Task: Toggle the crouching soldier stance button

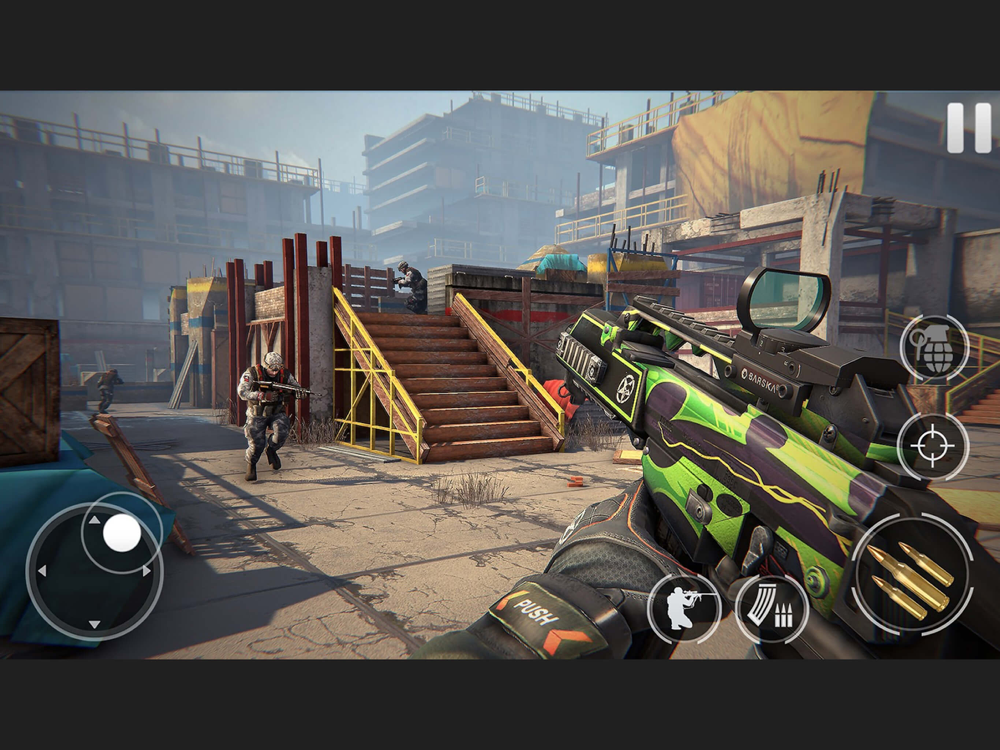Action: (684, 607)
